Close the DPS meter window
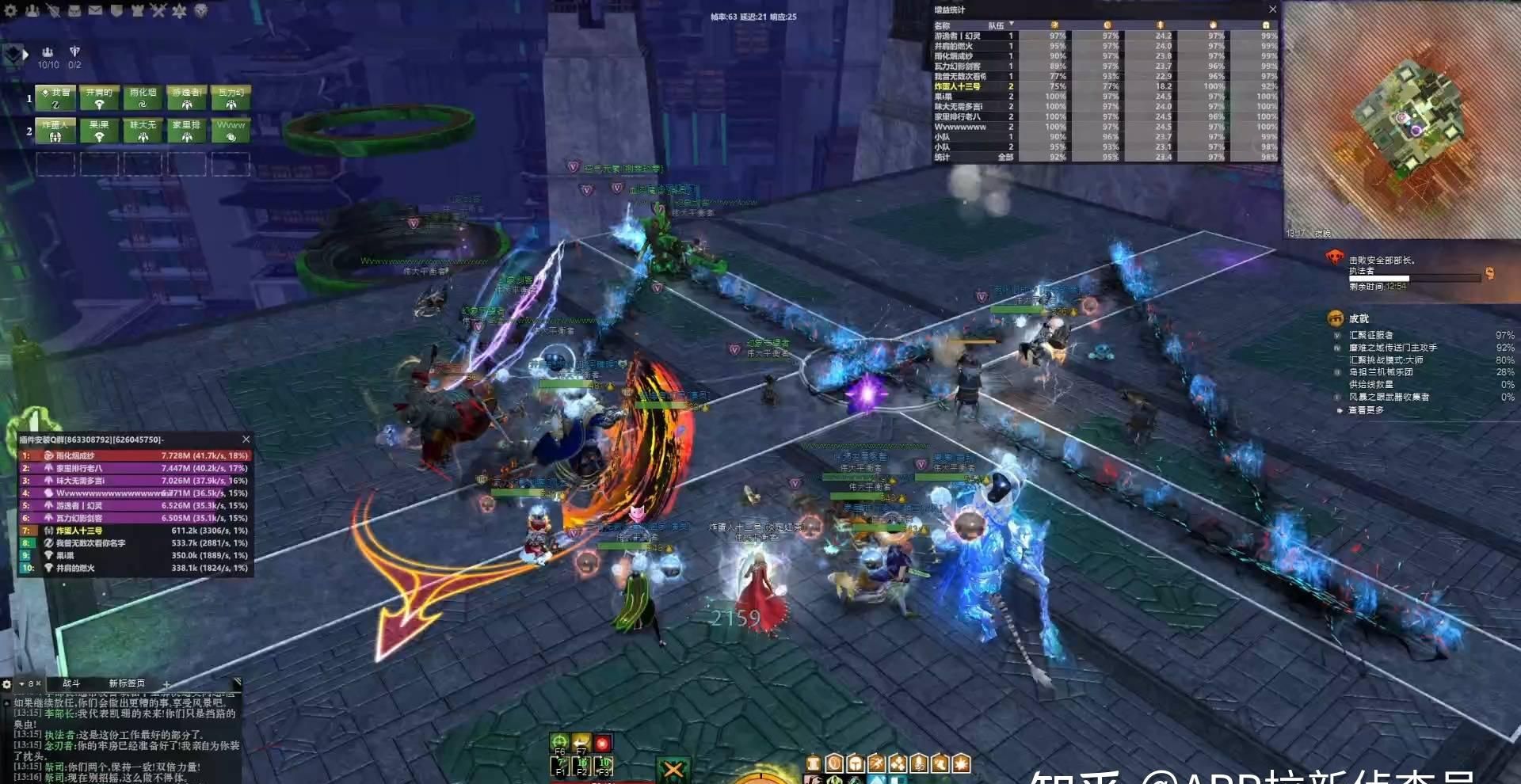Screen dimensions: 1521x784 246,440
